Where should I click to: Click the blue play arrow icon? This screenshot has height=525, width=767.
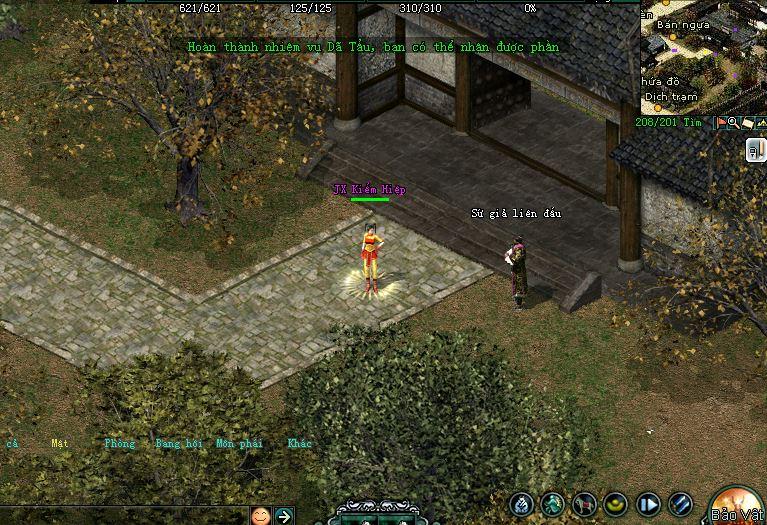[649, 505]
